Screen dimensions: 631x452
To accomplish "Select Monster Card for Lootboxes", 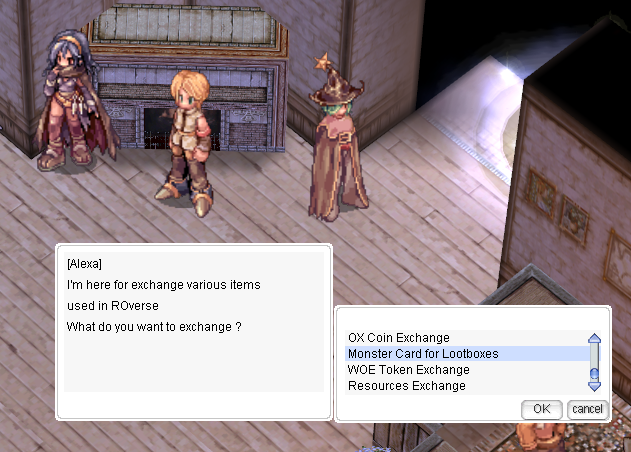I will tap(423, 354).
